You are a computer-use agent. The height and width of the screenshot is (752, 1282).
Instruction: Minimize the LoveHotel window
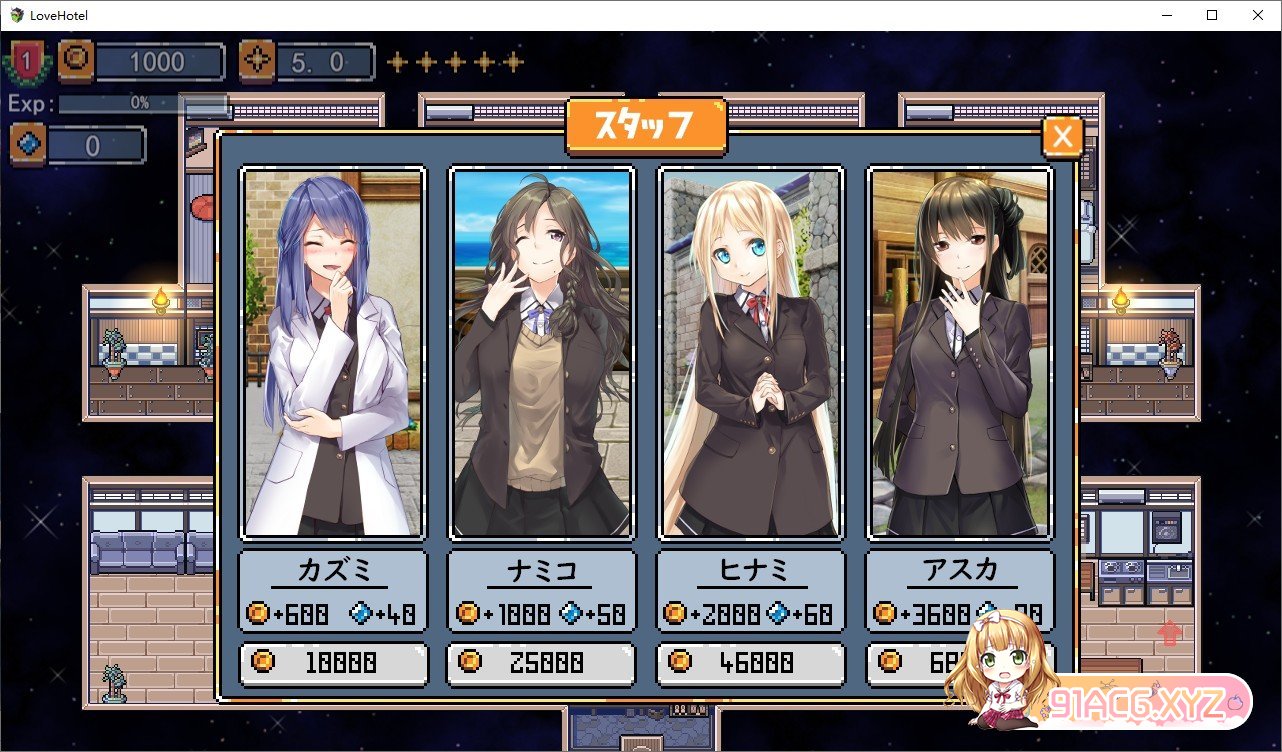point(1166,15)
